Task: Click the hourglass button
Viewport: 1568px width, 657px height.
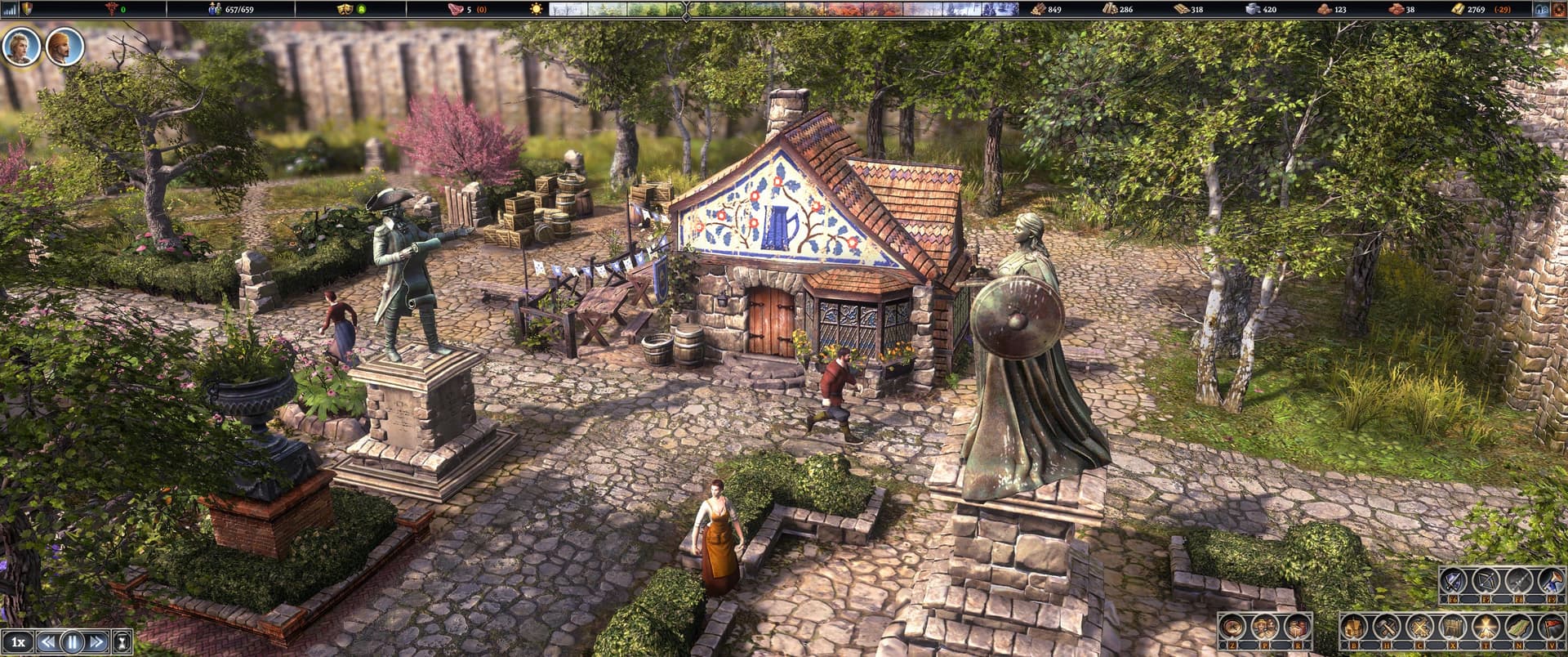Action: [122, 641]
